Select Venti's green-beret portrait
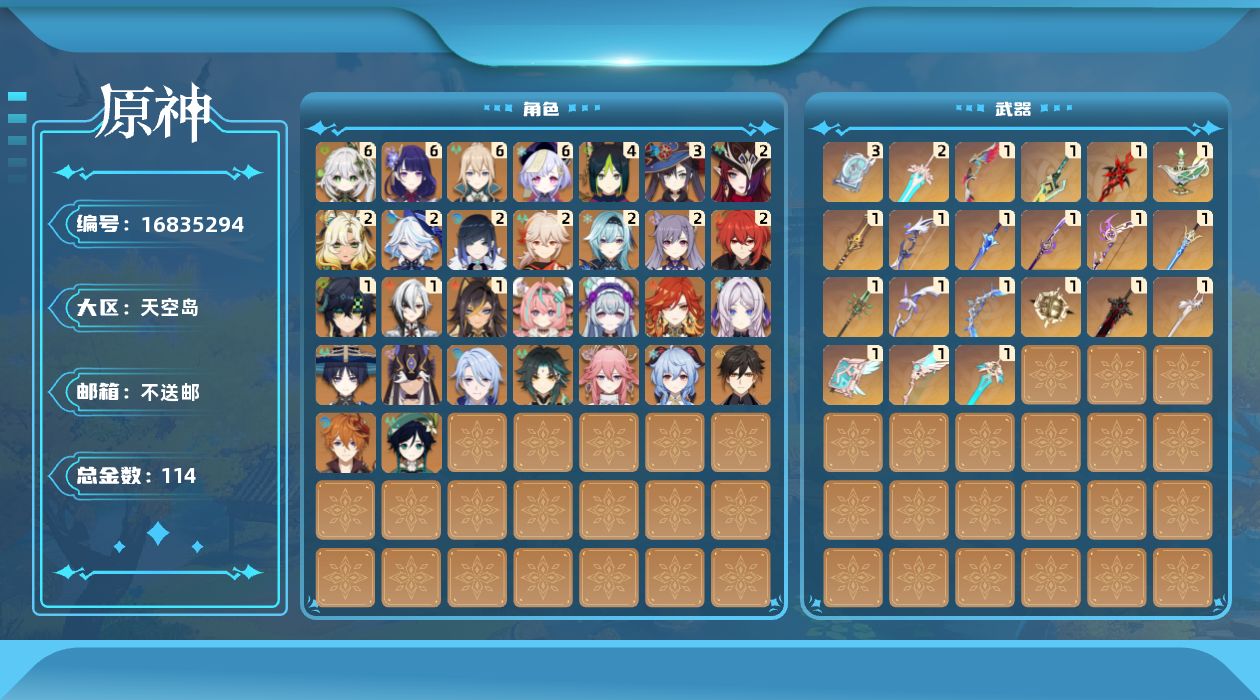 412,443
